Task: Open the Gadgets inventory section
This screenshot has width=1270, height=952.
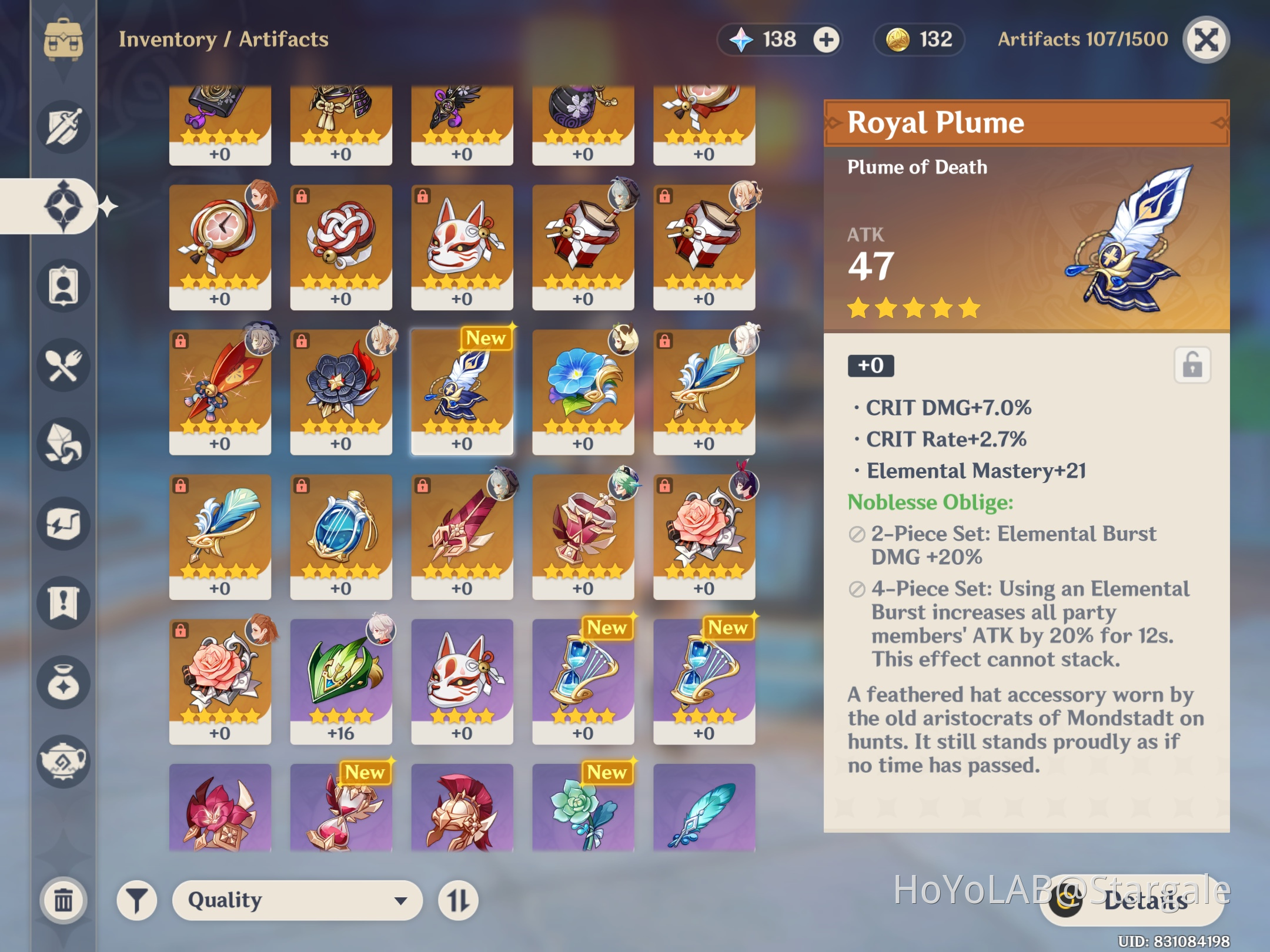Action: [63, 524]
